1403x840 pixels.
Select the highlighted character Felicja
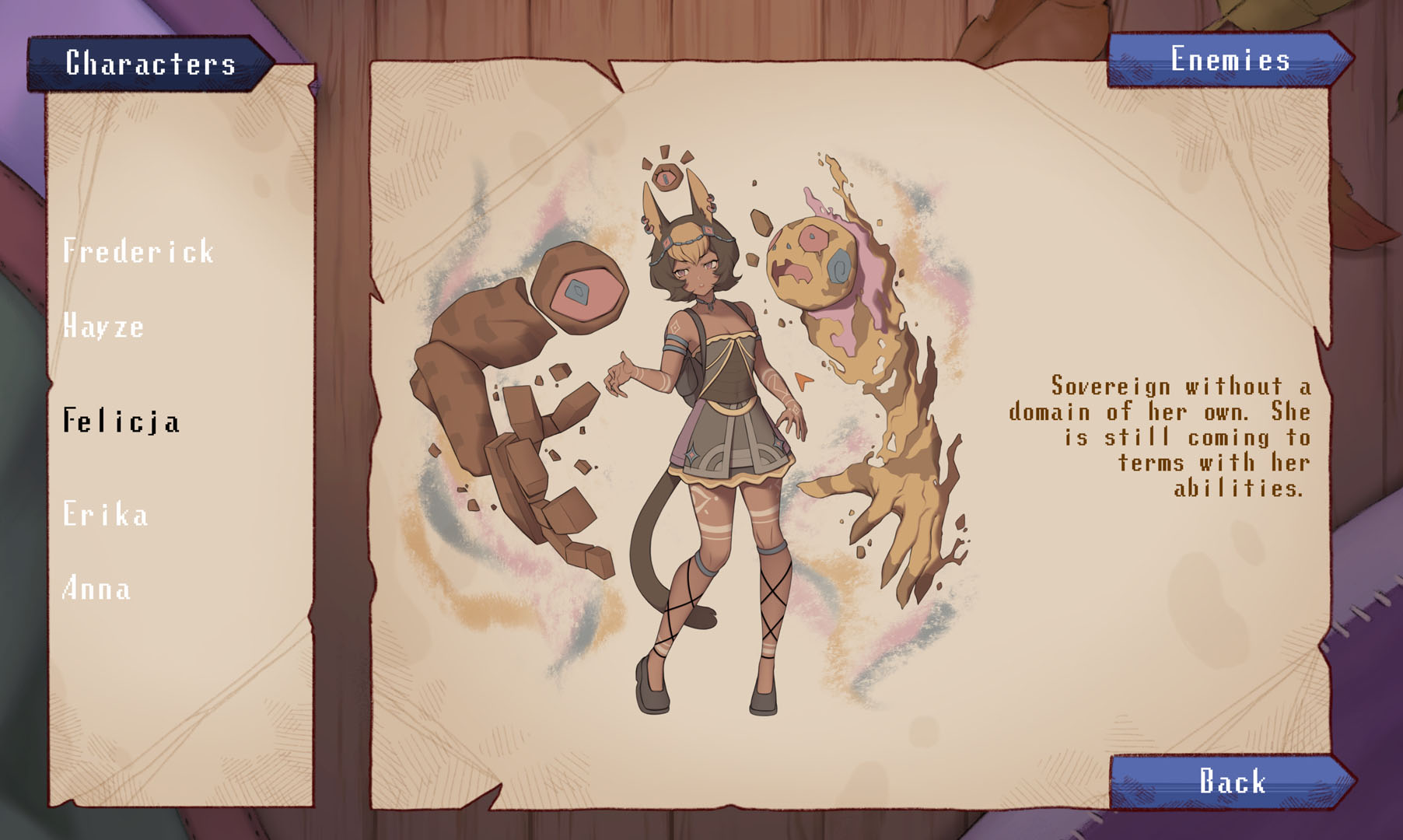point(121,422)
